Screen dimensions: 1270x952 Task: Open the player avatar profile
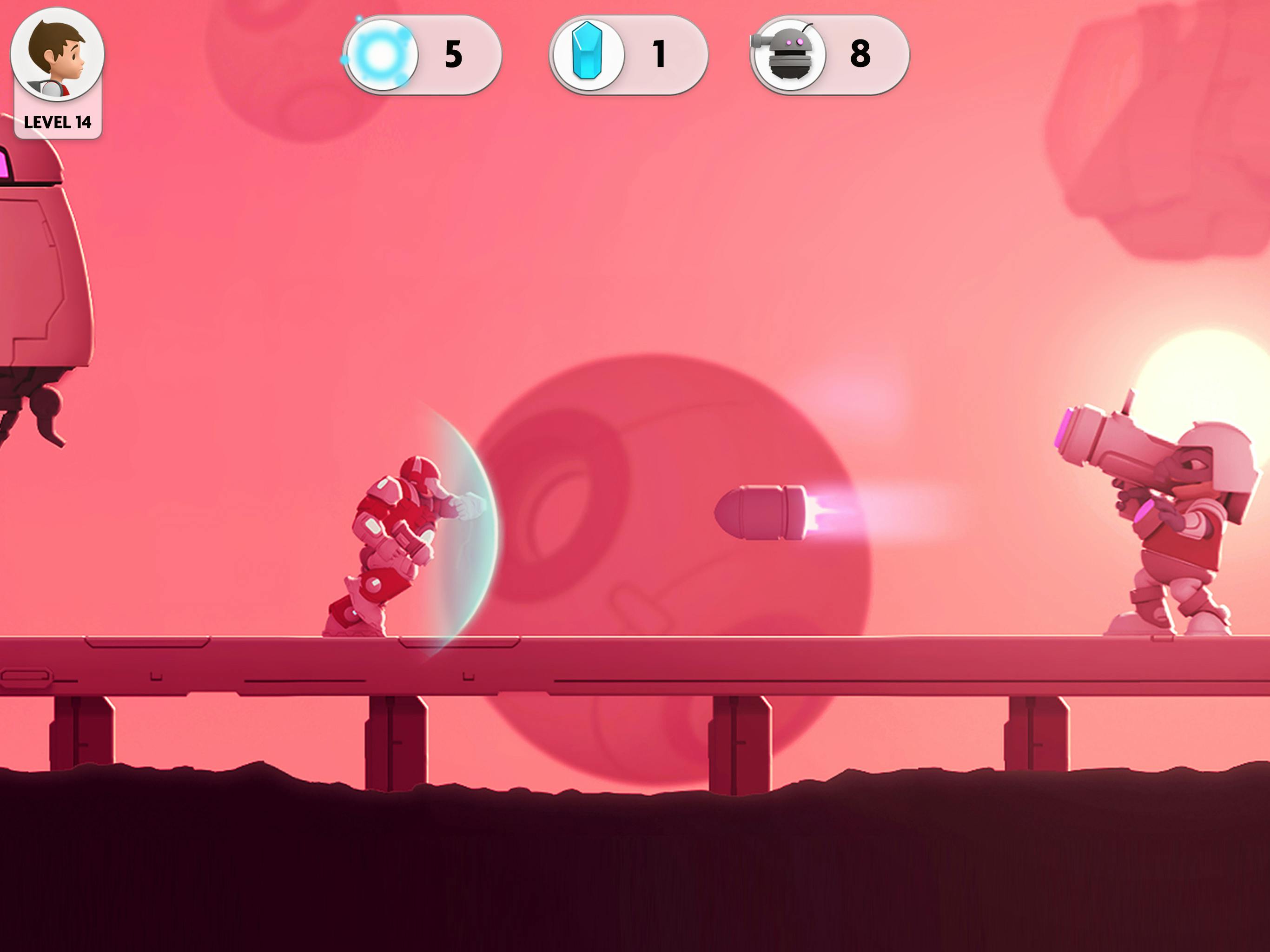pos(58,55)
